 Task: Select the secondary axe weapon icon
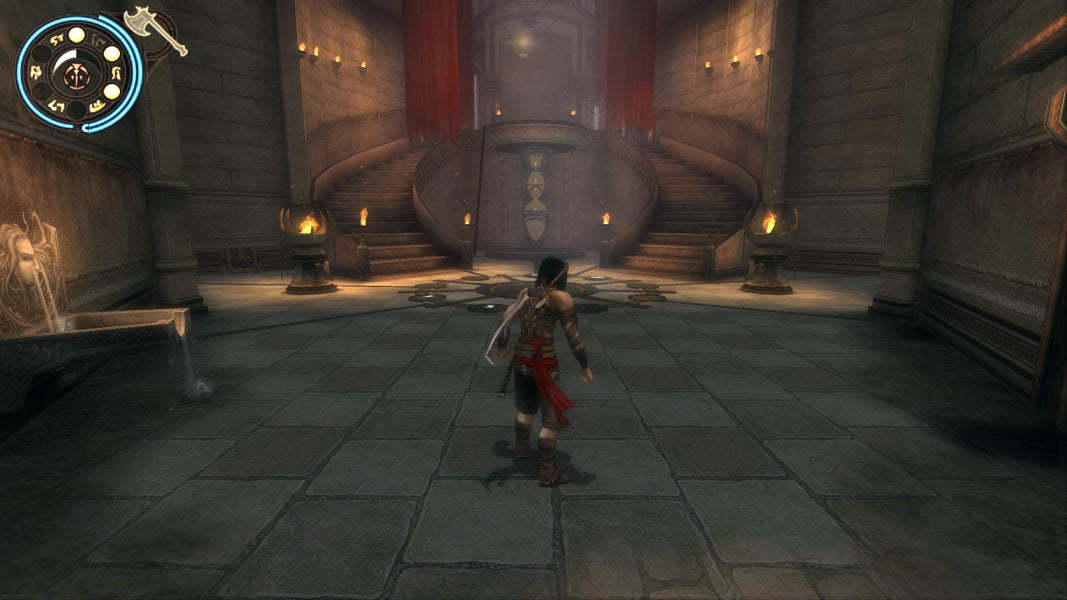(x=153, y=28)
